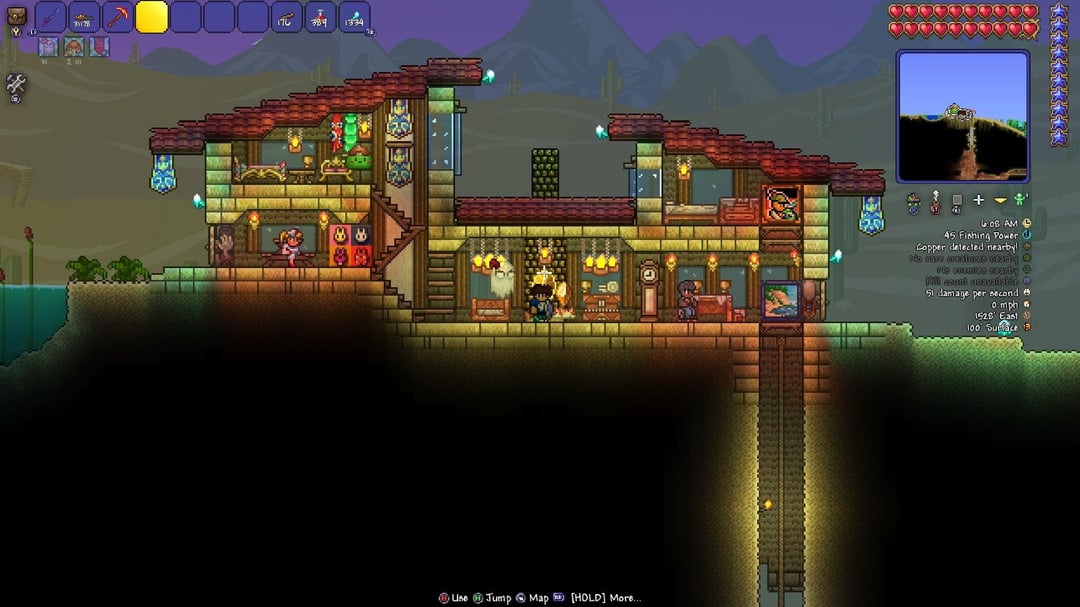Select the red pickaxe hotbar slot
Viewport: 1080px width, 607px height.
[118, 17]
